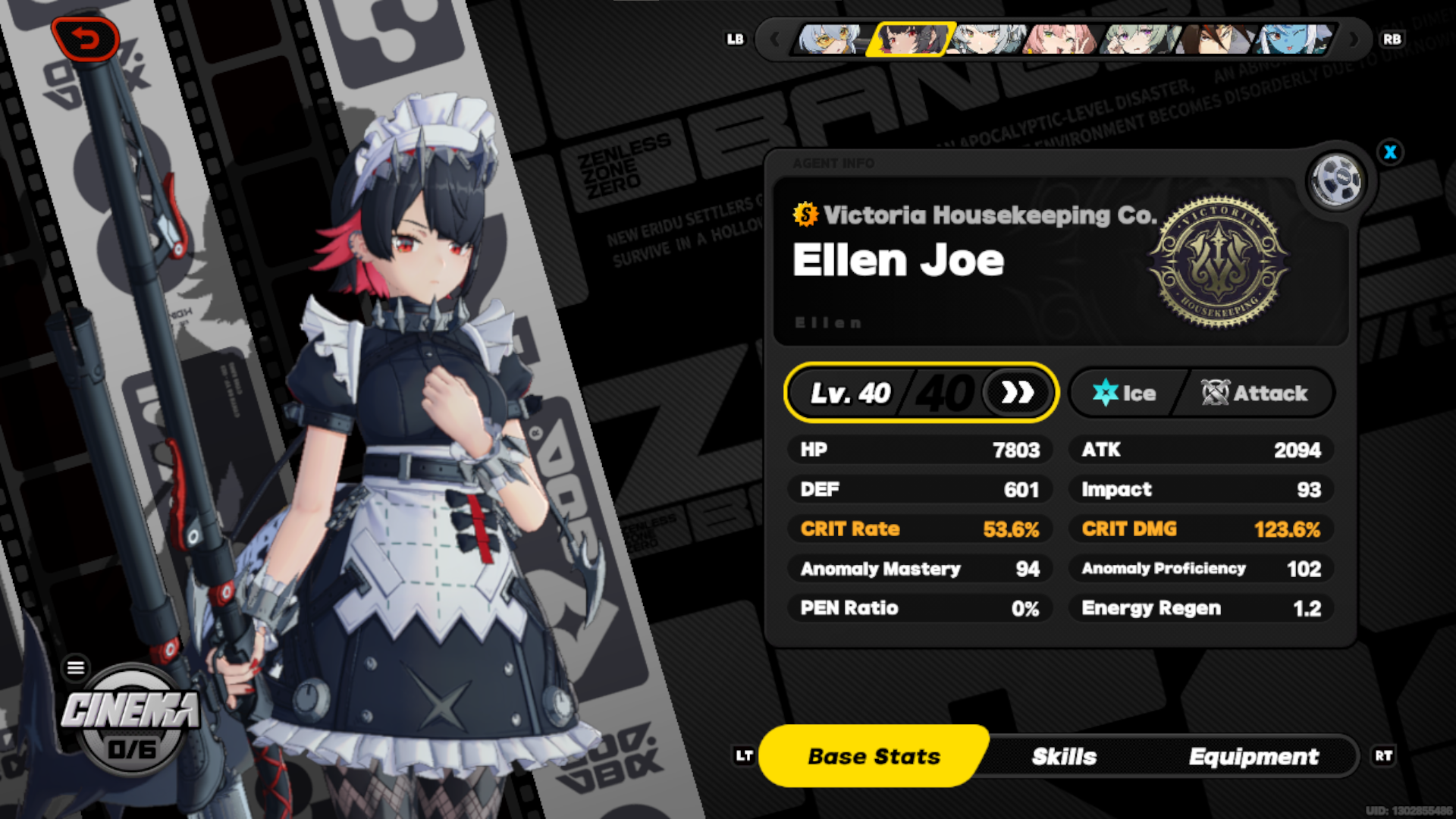Screen dimensions: 1456x819
Task: Switch to the Skills tab
Action: pos(1064,756)
